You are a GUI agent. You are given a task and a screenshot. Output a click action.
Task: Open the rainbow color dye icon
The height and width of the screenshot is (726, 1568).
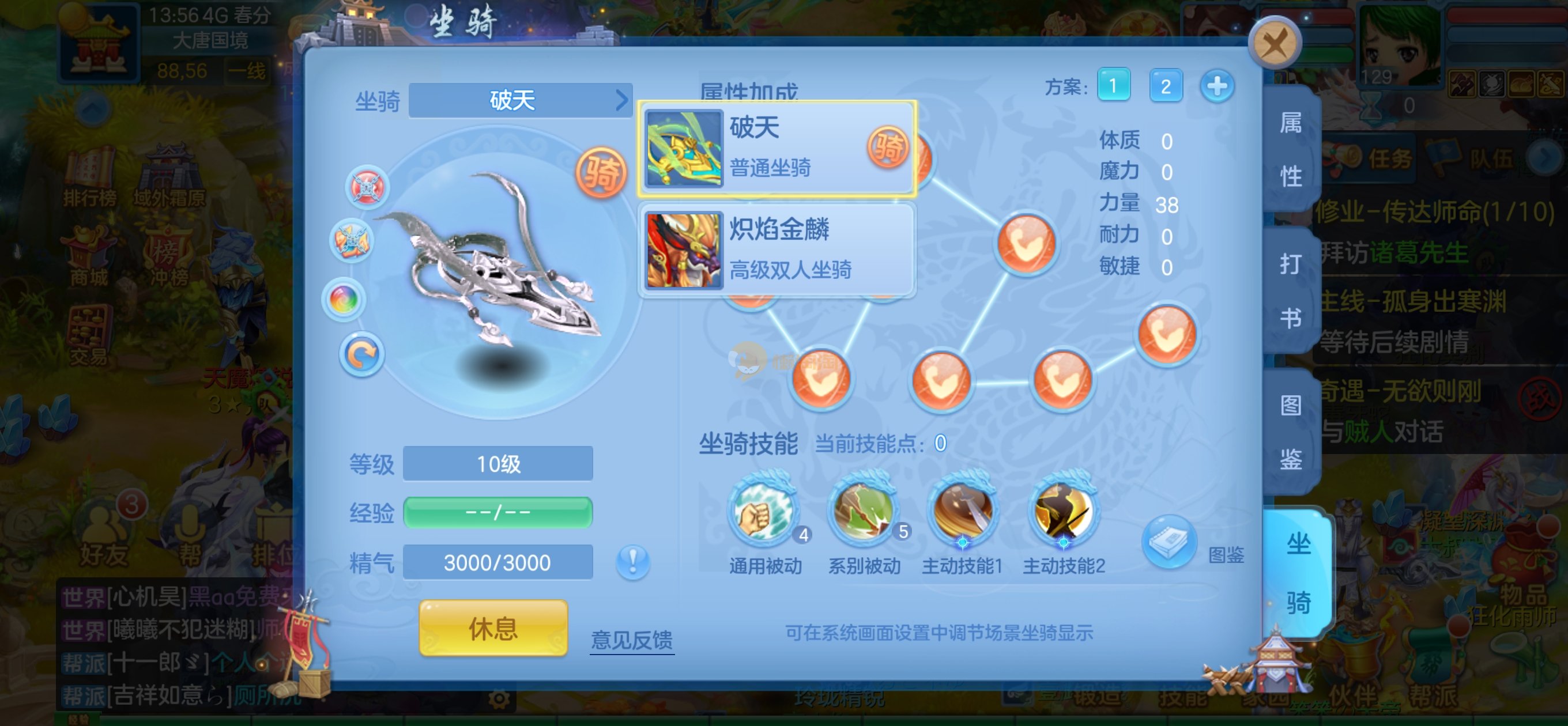point(344,300)
